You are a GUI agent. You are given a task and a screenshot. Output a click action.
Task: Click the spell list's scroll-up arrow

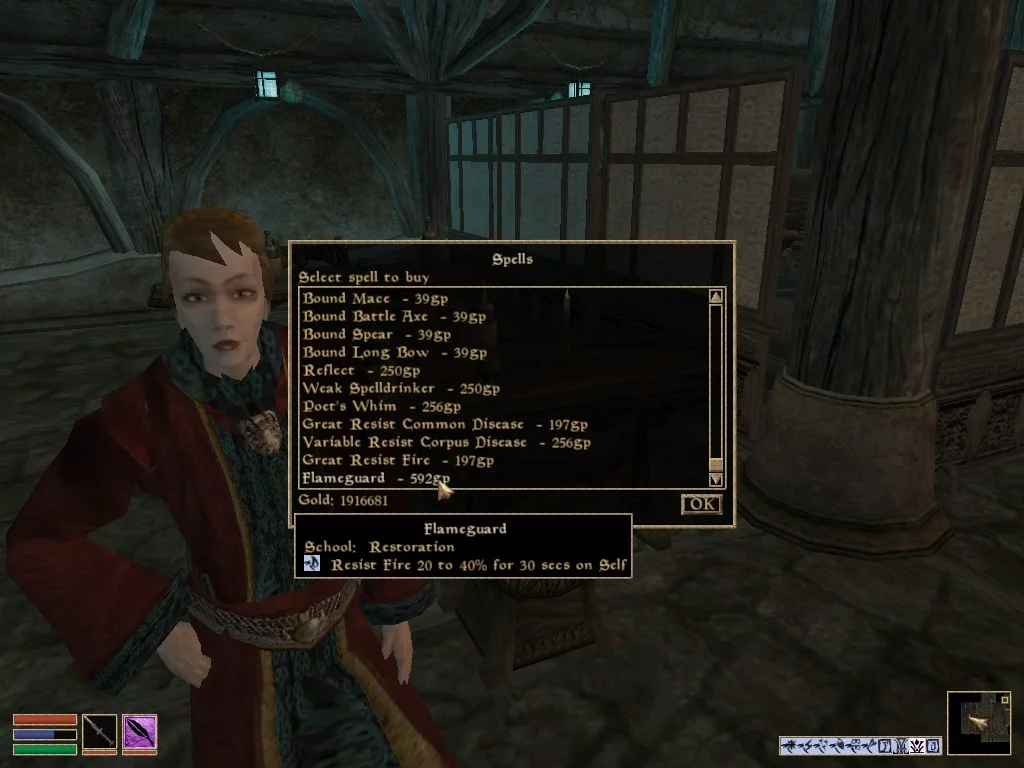716,296
